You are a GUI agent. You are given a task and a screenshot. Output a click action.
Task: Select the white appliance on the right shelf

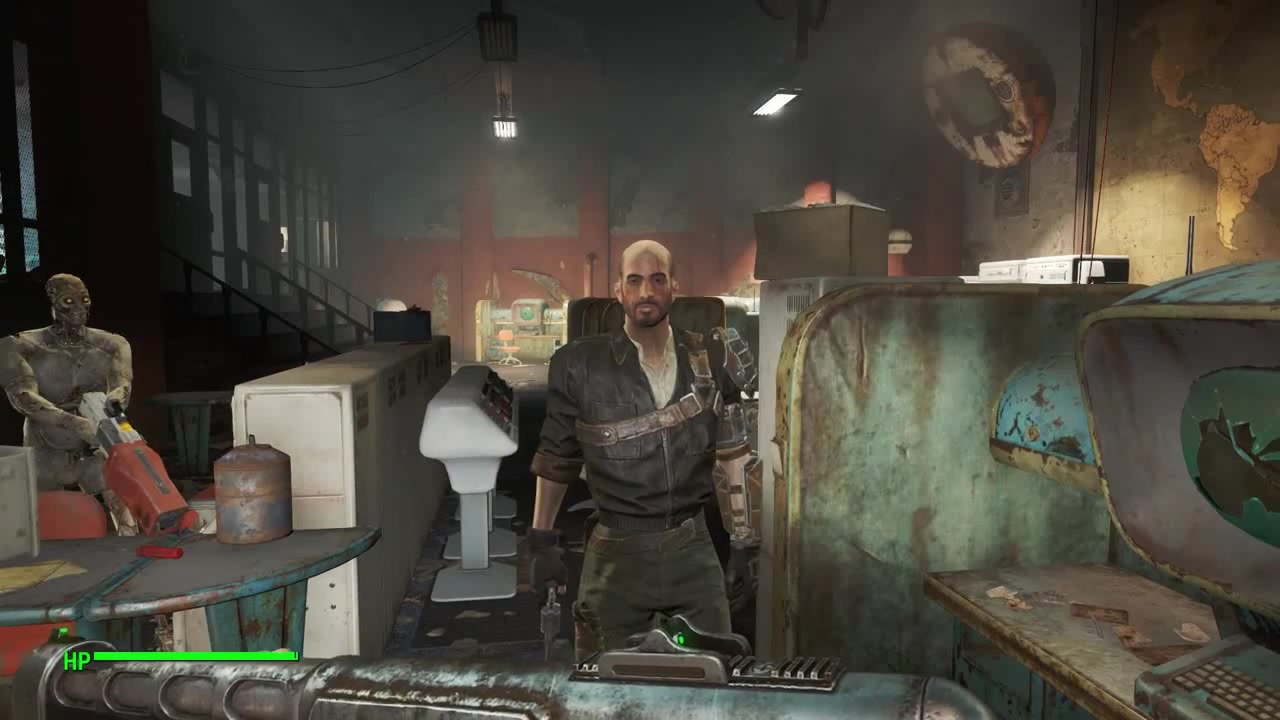point(1030,270)
